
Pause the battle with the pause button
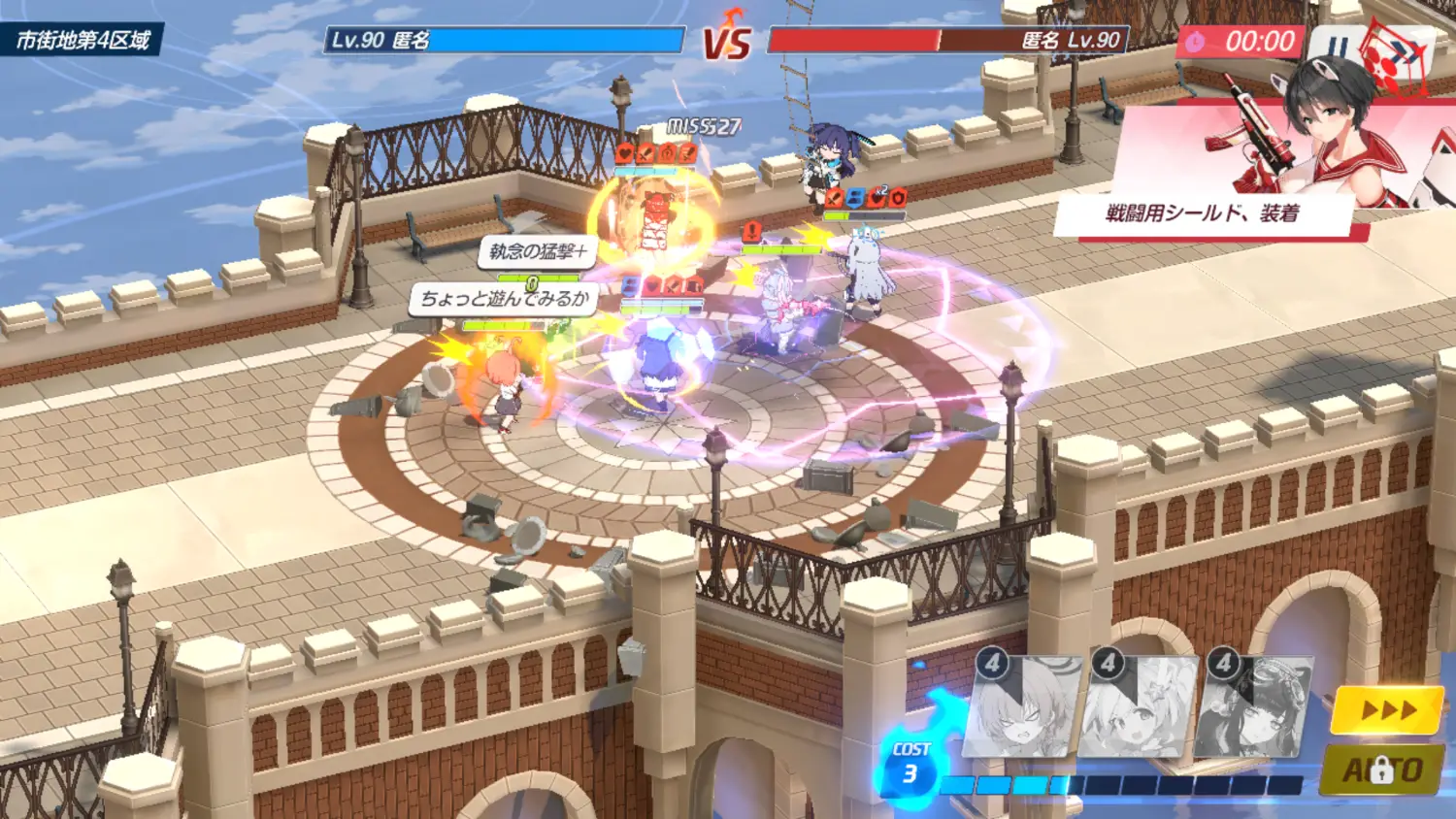tap(1337, 46)
